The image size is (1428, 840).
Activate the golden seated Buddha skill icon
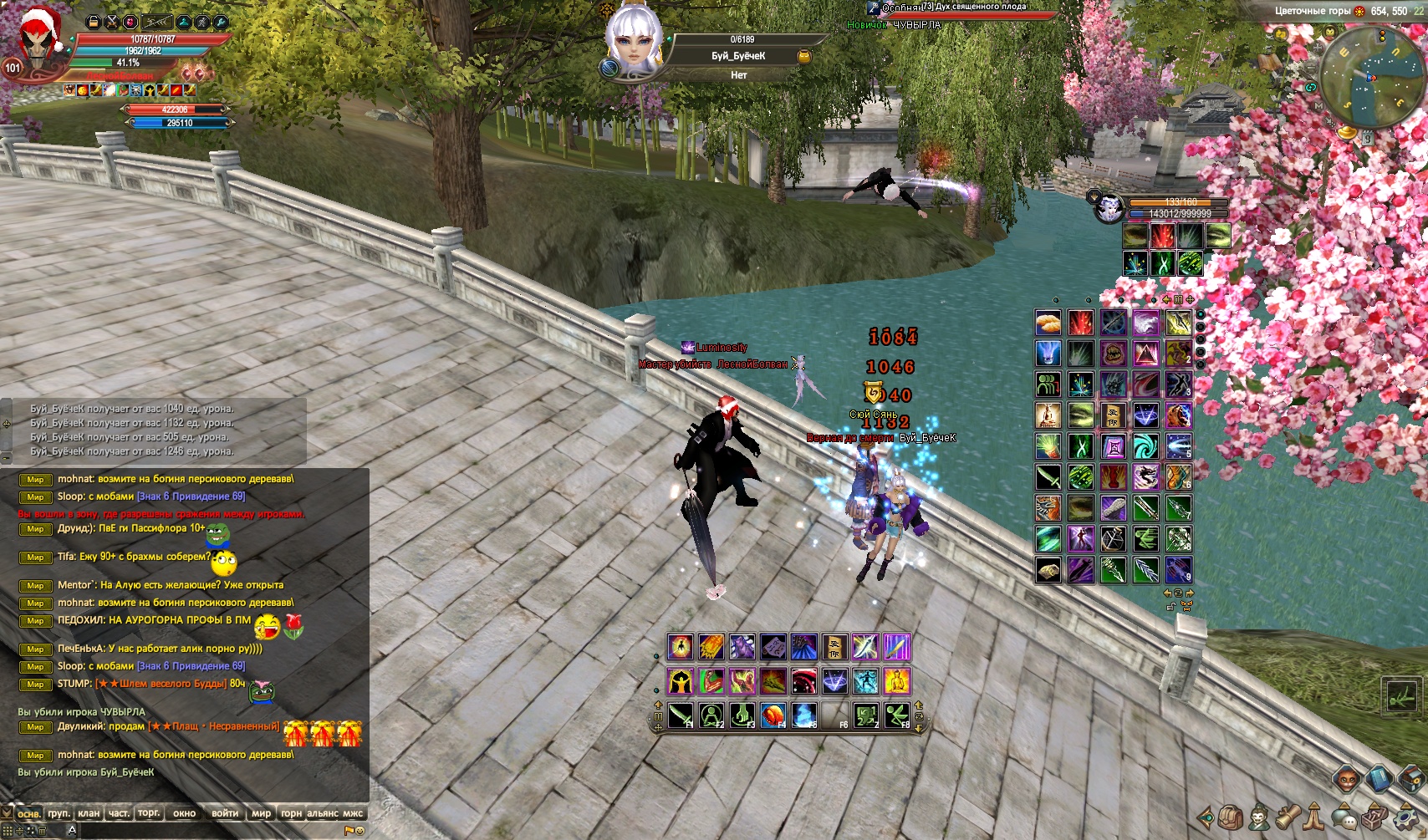pos(897,681)
